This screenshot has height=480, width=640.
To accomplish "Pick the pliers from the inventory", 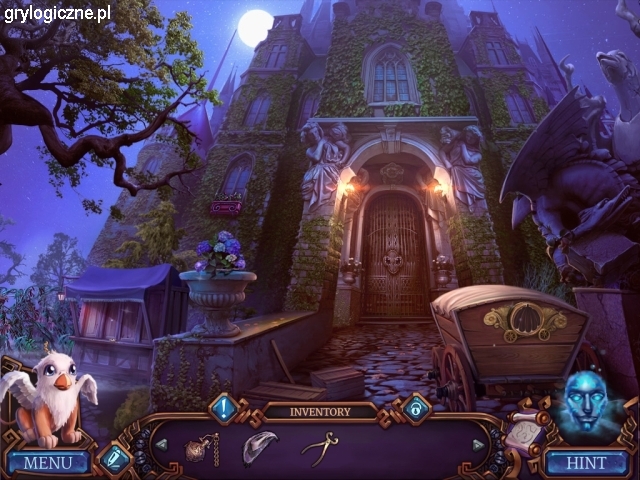I will [x=319, y=446].
